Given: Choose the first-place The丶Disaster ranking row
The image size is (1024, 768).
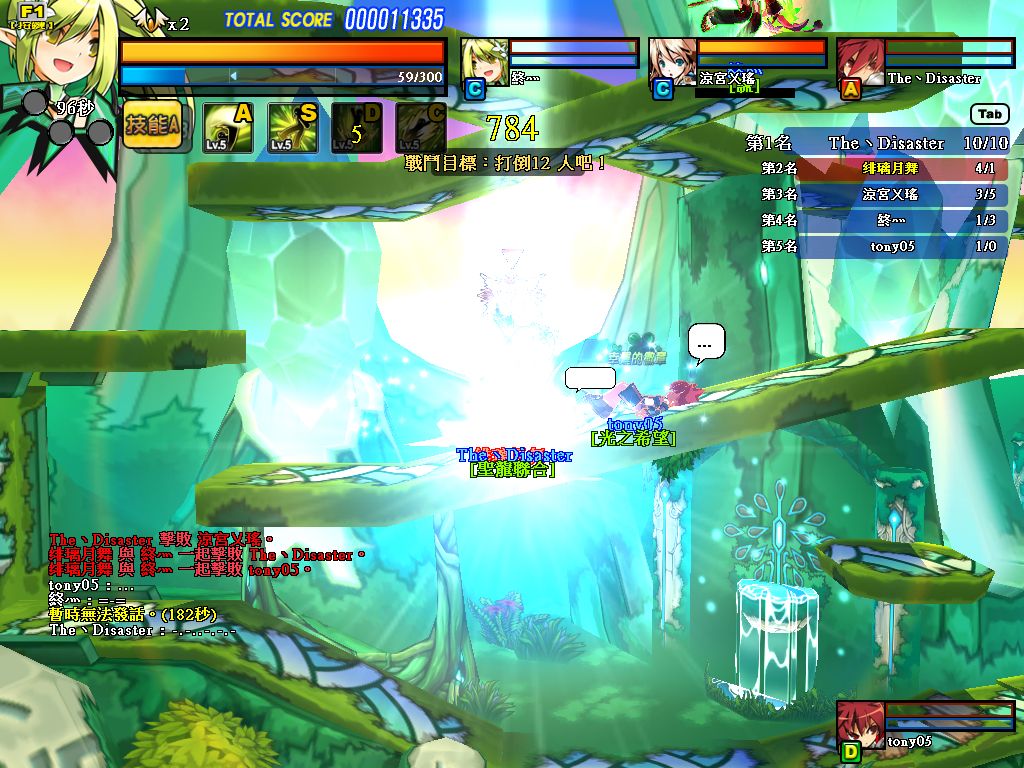Looking at the screenshot, I should 878,143.
